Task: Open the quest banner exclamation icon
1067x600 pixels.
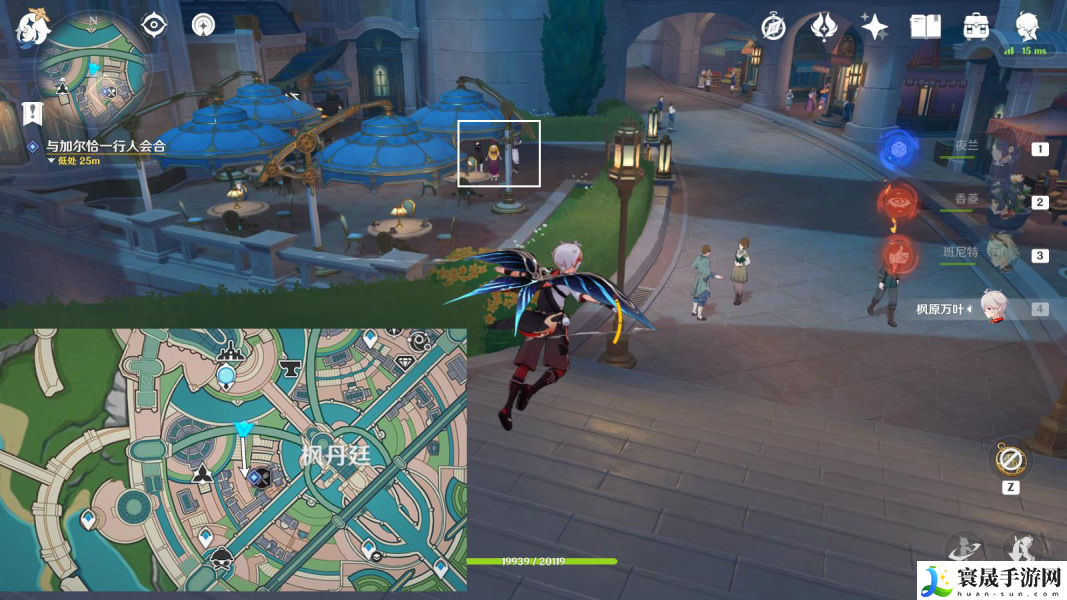Action: 31,112
